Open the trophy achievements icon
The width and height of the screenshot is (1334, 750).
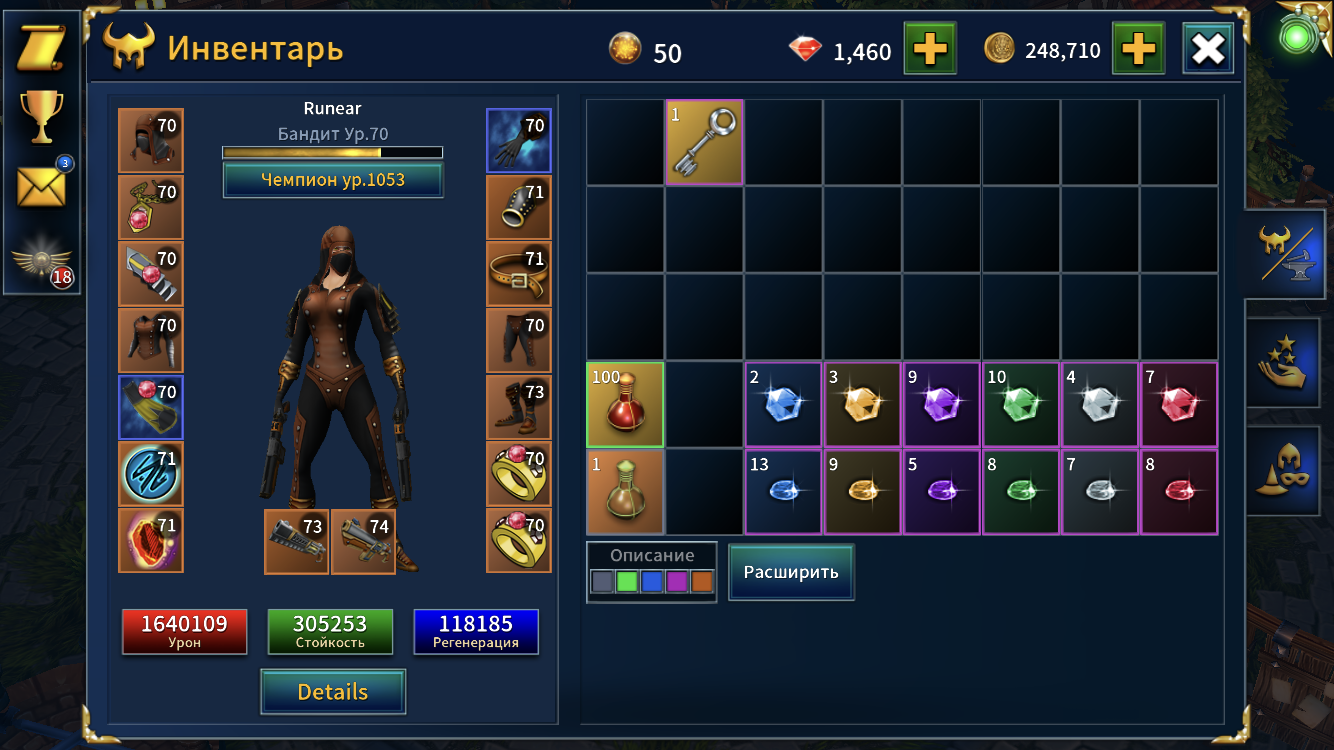pyautogui.click(x=41, y=117)
